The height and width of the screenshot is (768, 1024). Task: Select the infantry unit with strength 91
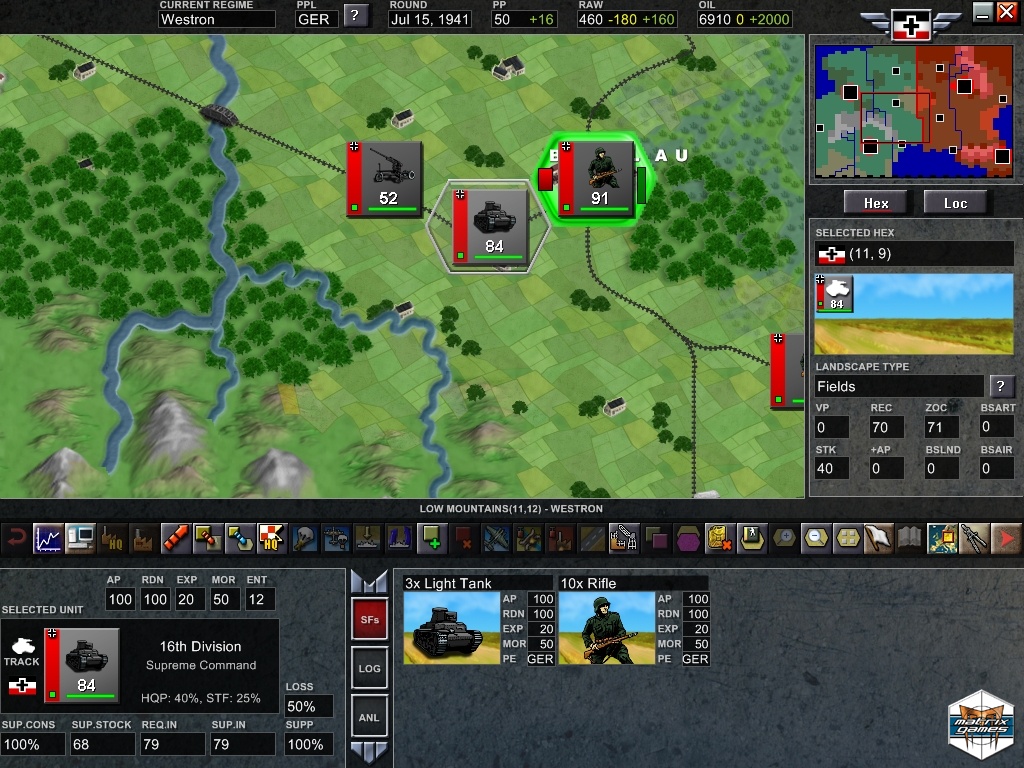click(x=596, y=178)
